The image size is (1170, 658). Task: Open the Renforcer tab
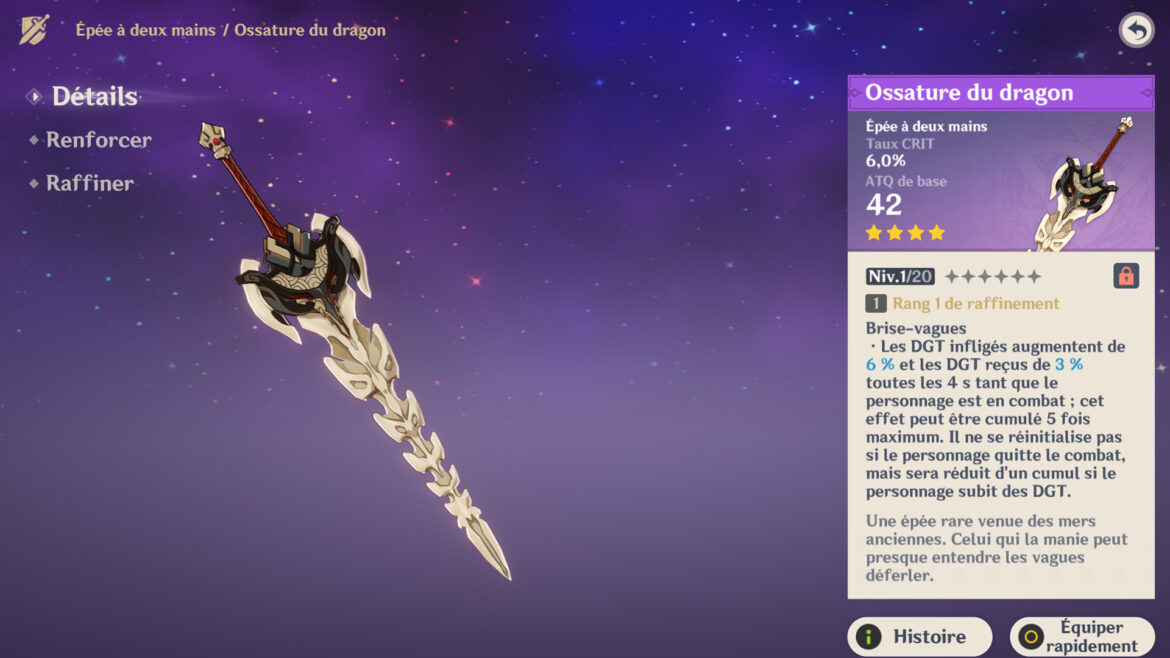(98, 140)
